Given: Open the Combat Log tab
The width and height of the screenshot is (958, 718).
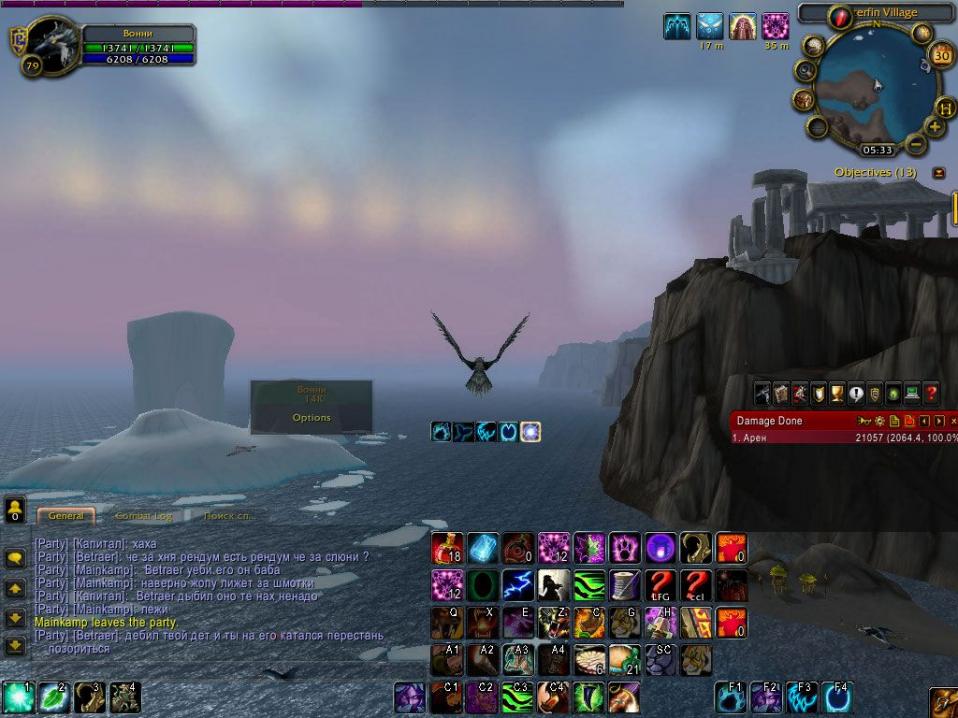Looking at the screenshot, I should point(143,516).
